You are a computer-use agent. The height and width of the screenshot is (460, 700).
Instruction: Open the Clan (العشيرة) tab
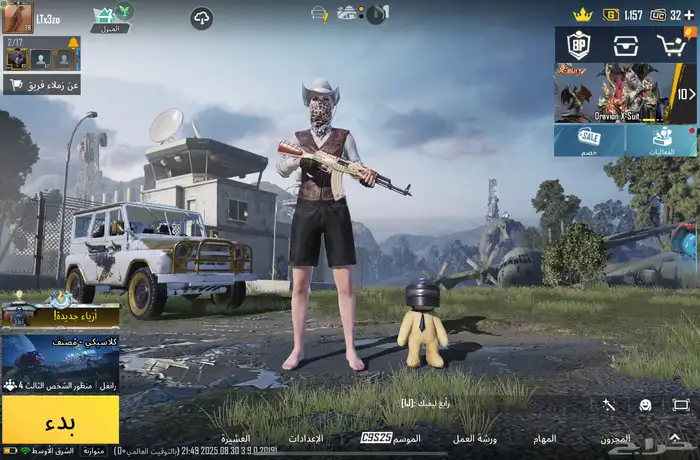(235, 438)
